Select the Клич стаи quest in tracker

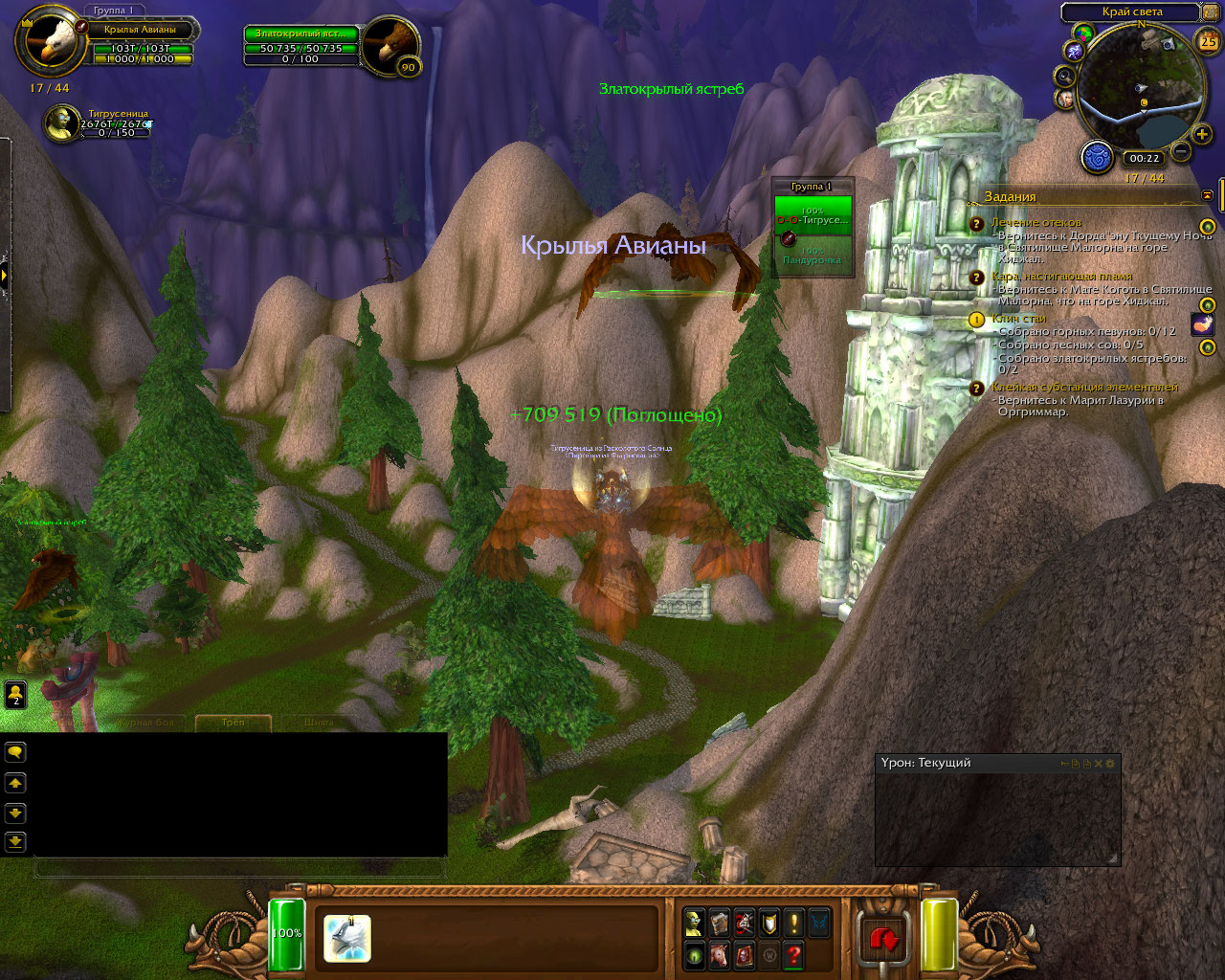pyautogui.click(x=1019, y=319)
